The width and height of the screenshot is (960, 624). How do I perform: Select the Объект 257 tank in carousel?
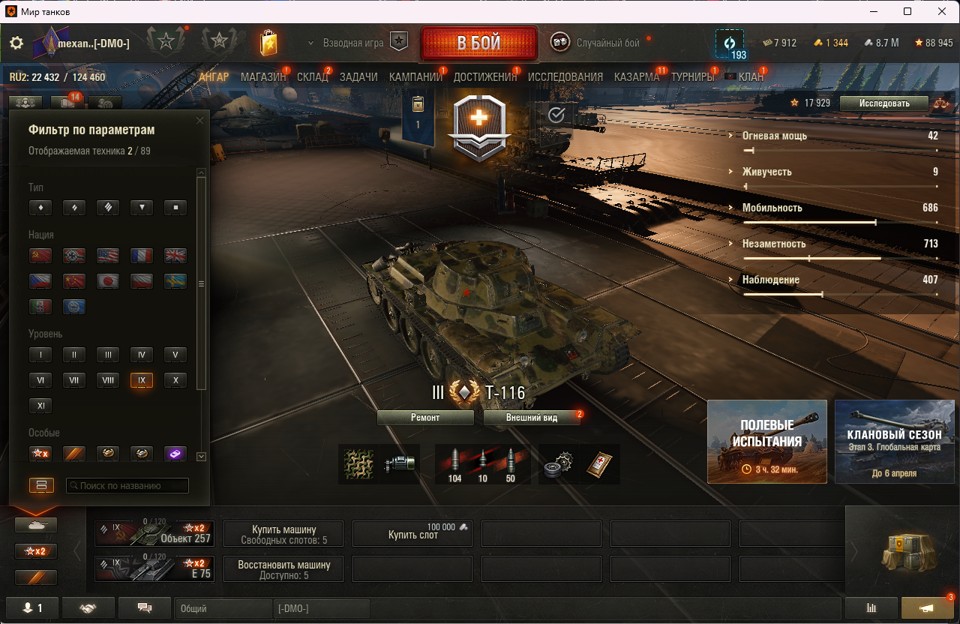tap(154, 534)
